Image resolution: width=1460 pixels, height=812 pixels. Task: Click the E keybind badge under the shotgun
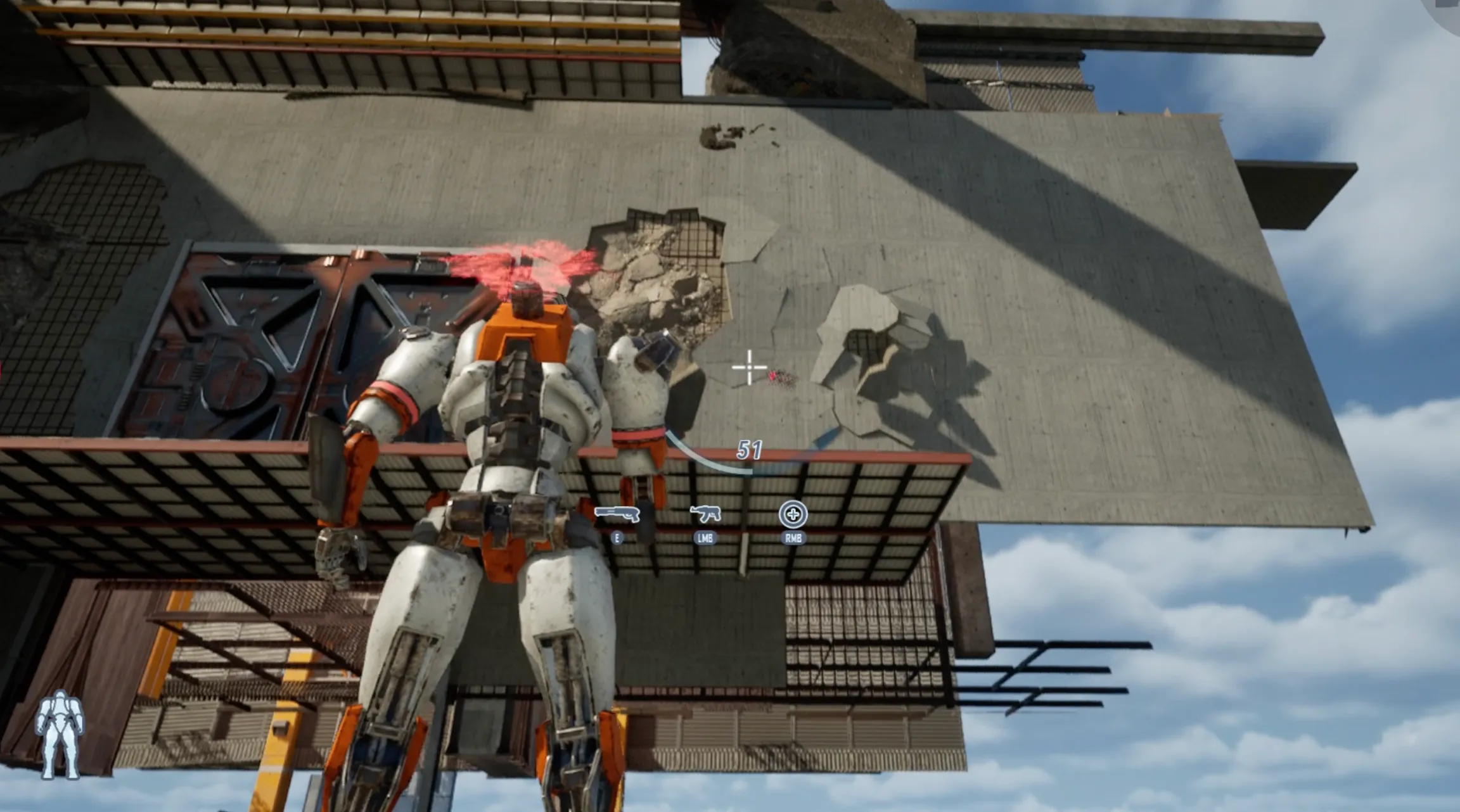tap(616, 540)
